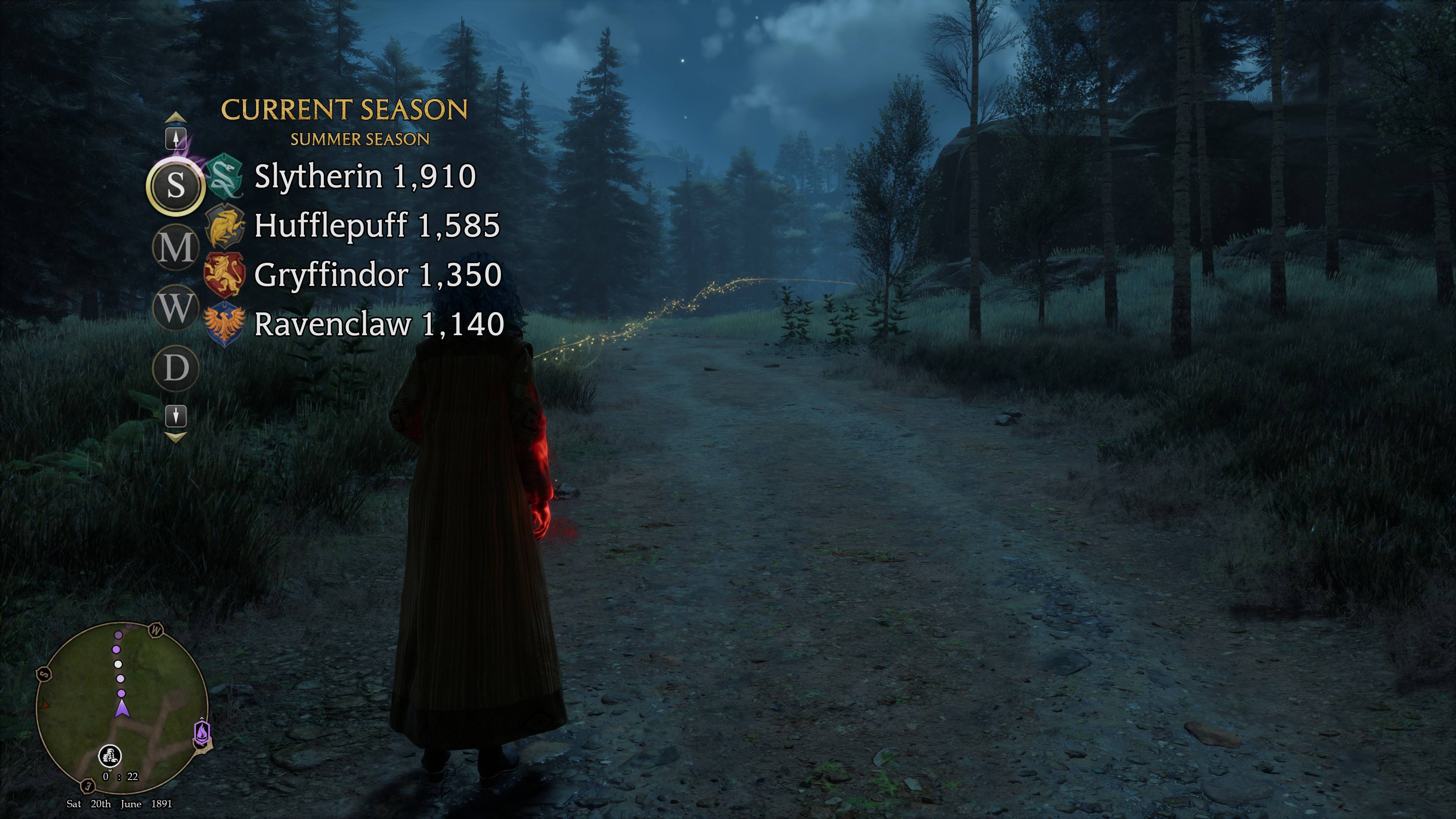1456x819 pixels.
Task: Click the SUMMER SEASON label
Action: (x=361, y=139)
